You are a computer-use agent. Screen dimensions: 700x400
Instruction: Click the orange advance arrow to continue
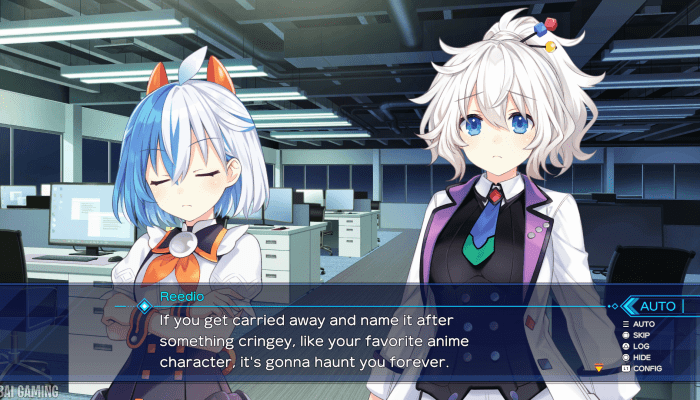[599, 368]
